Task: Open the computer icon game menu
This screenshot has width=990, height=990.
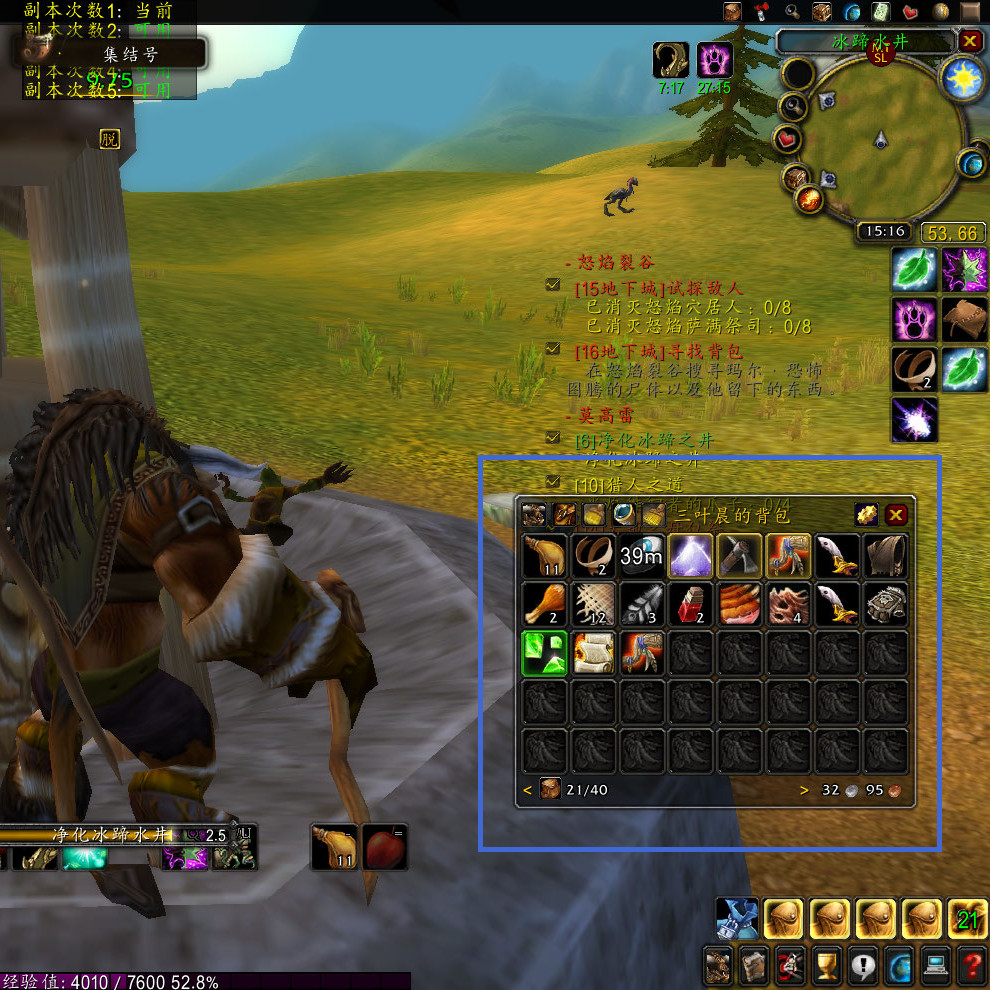Action: coord(935,965)
